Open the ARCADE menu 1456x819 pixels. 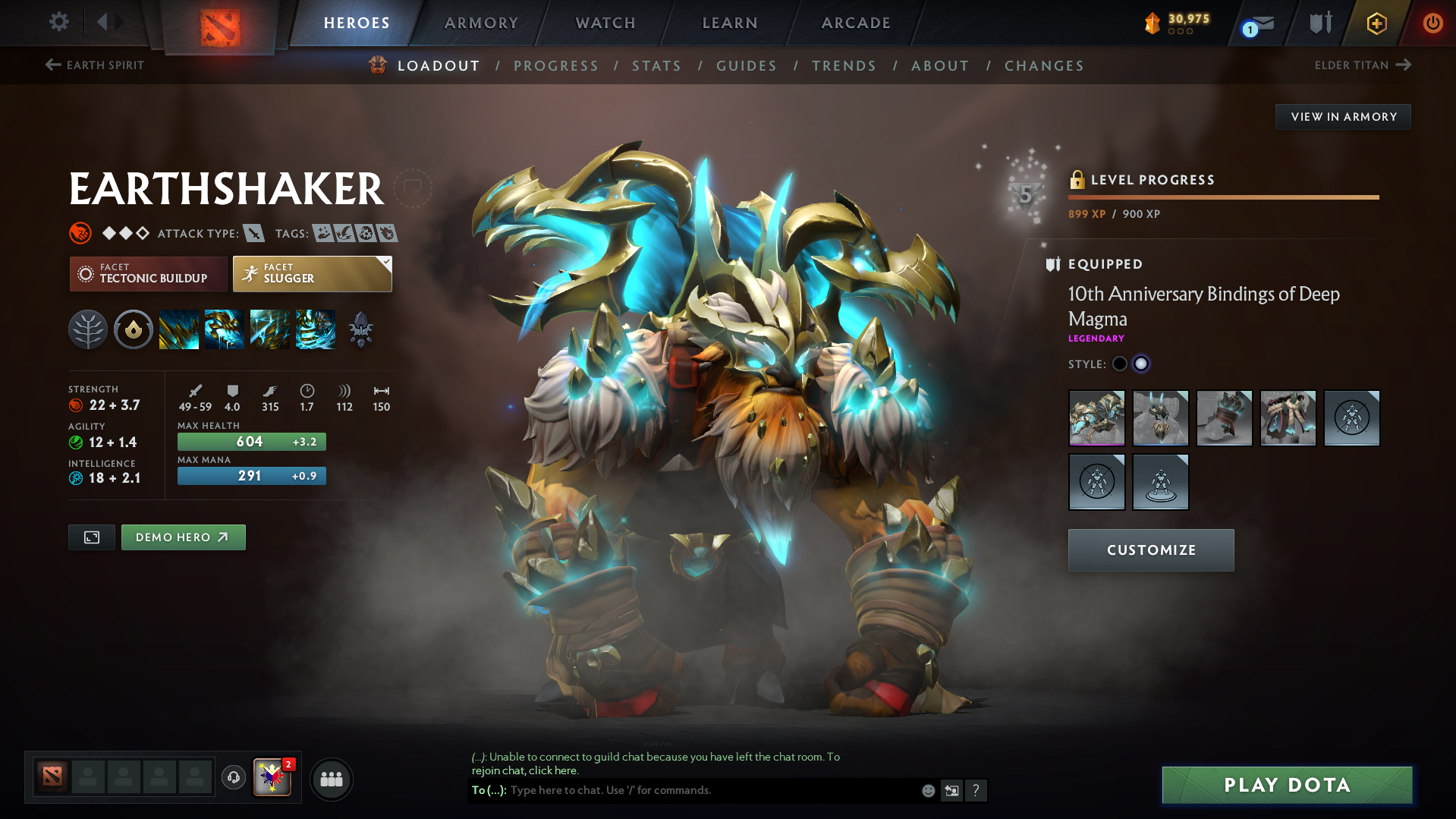click(856, 23)
